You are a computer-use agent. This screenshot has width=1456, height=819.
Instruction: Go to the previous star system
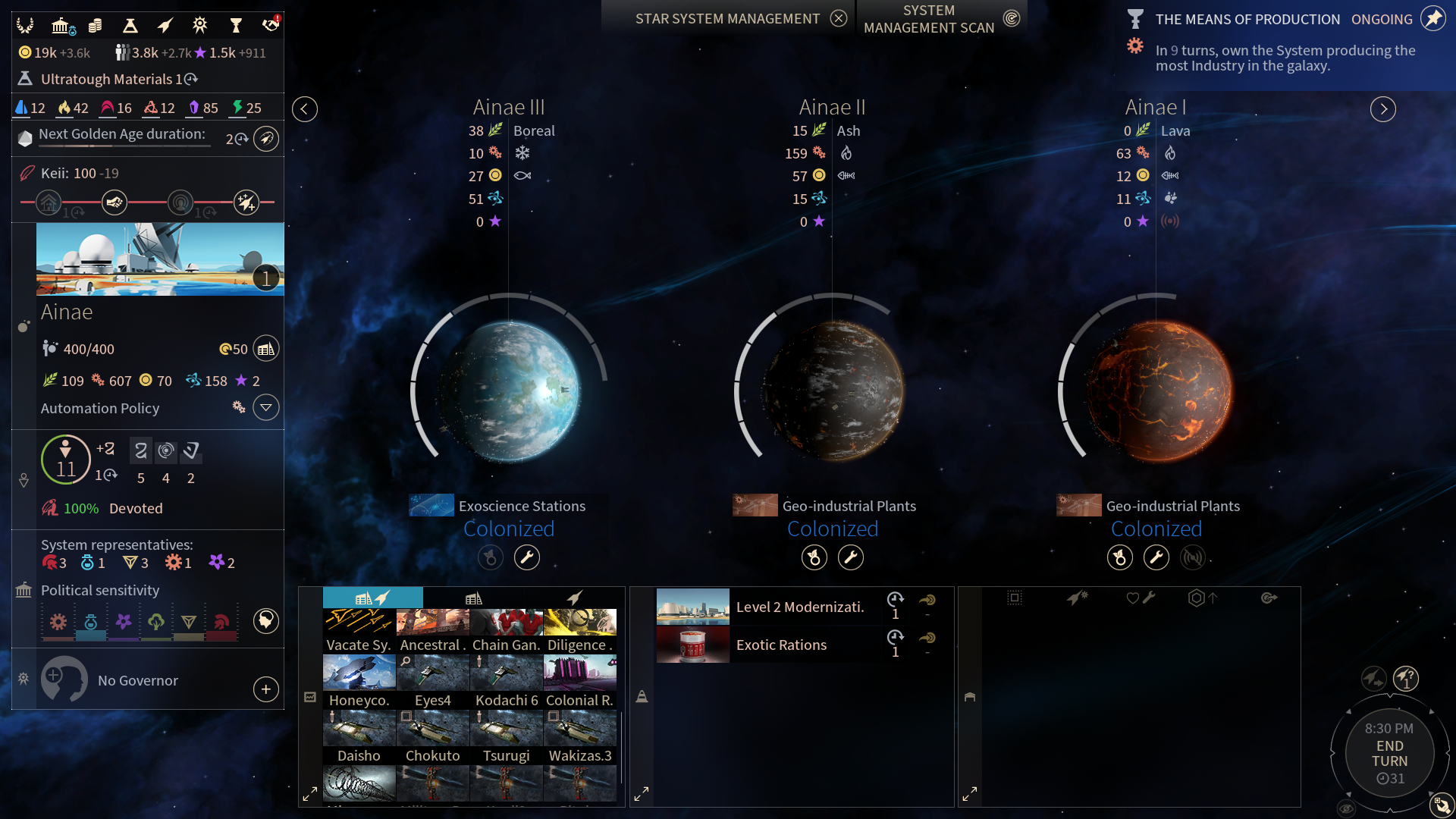coord(304,109)
